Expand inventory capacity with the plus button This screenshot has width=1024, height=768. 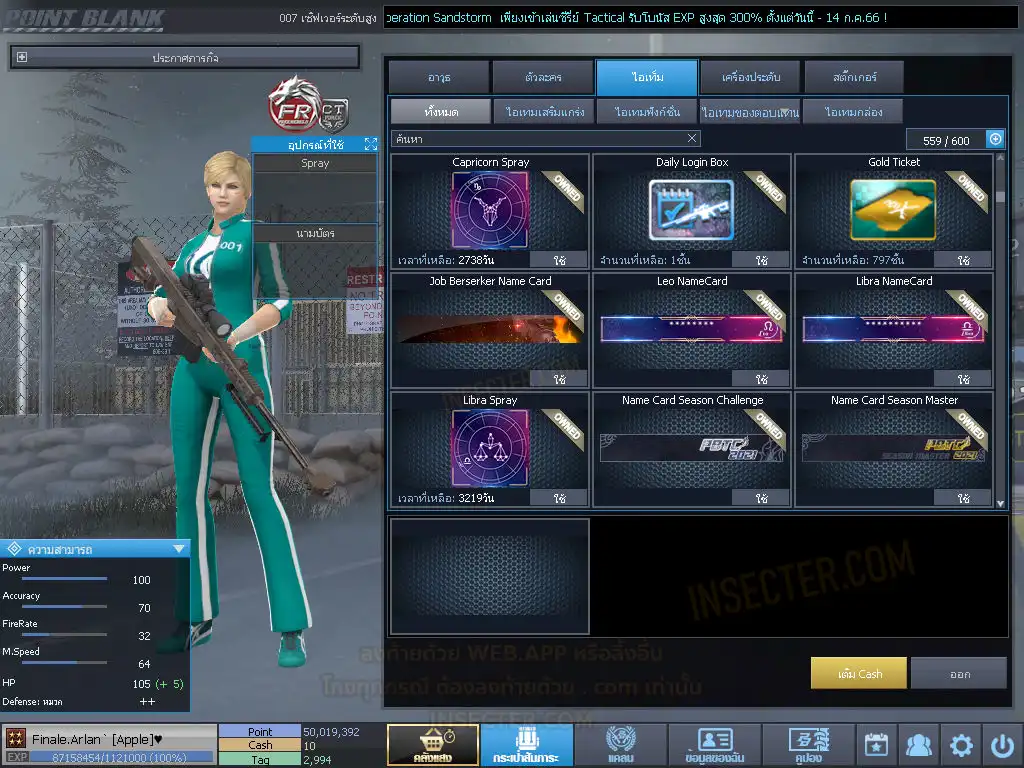click(x=995, y=140)
